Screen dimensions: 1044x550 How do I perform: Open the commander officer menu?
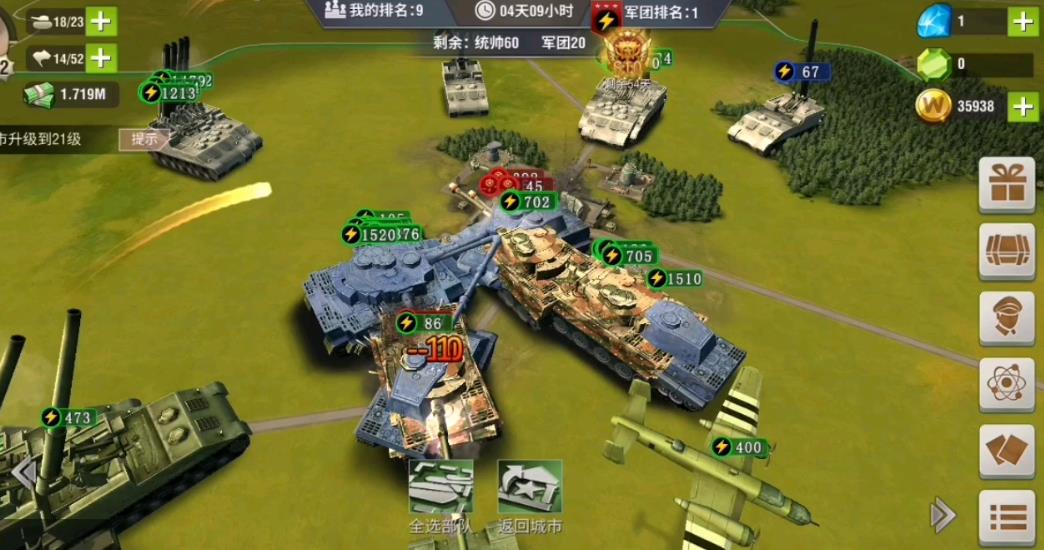1006,318
